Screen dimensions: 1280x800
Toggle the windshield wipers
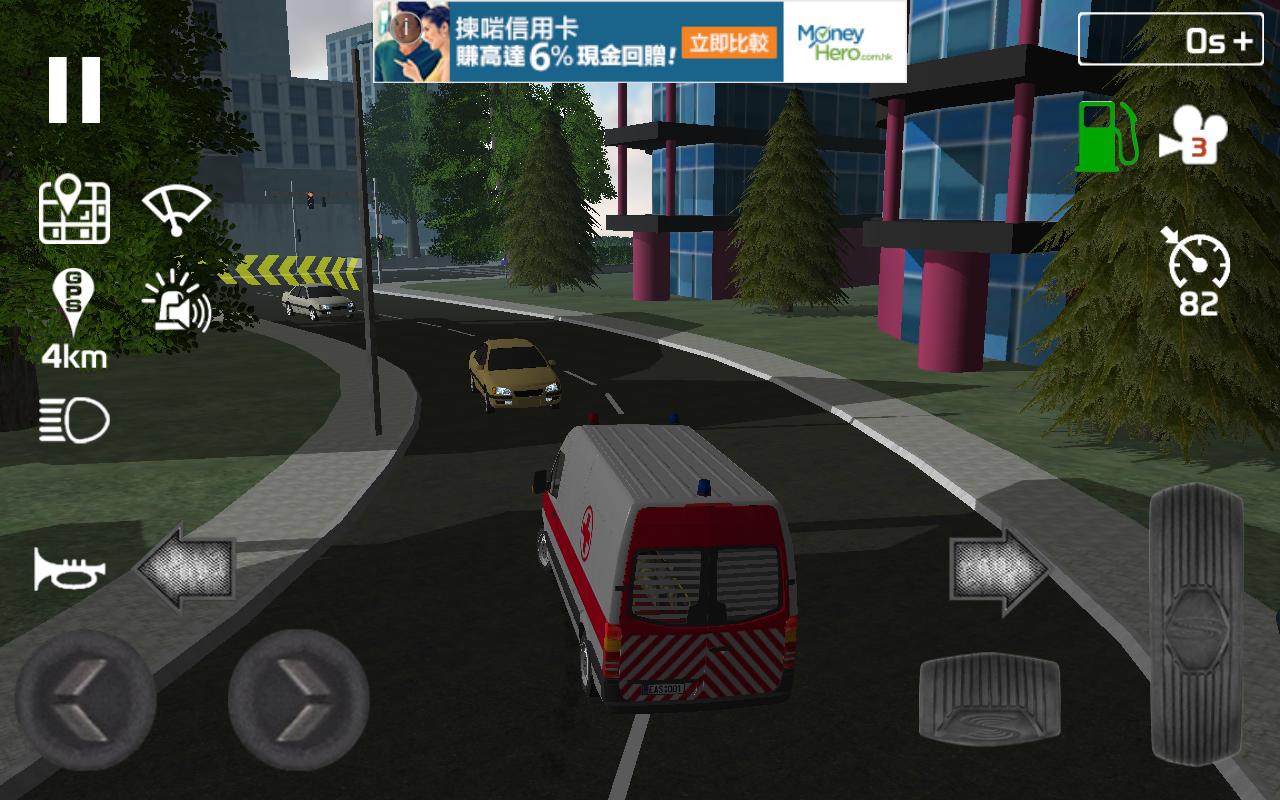[176, 209]
